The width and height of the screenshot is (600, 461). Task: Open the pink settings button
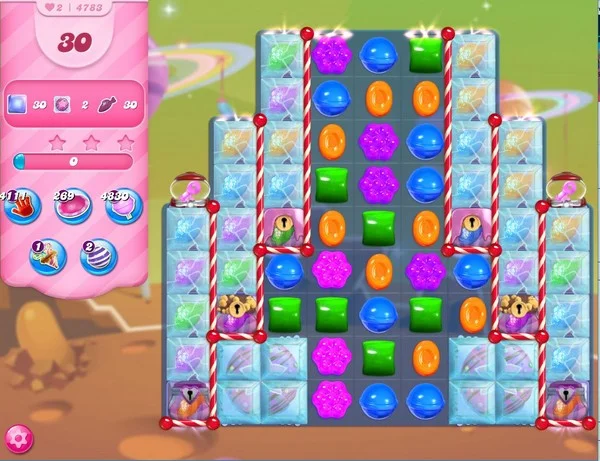[18, 438]
